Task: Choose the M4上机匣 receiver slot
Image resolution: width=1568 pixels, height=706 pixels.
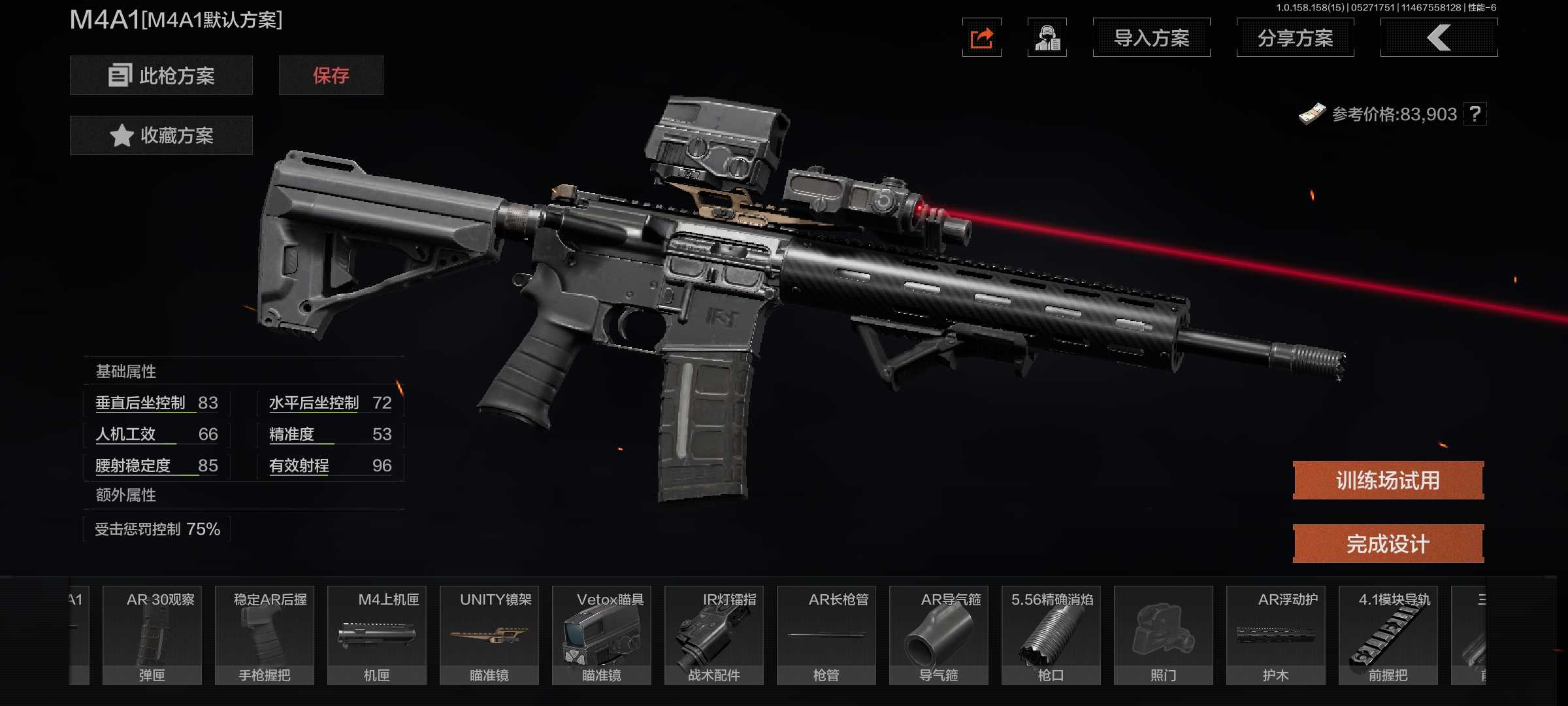Action: coord(377,635)
